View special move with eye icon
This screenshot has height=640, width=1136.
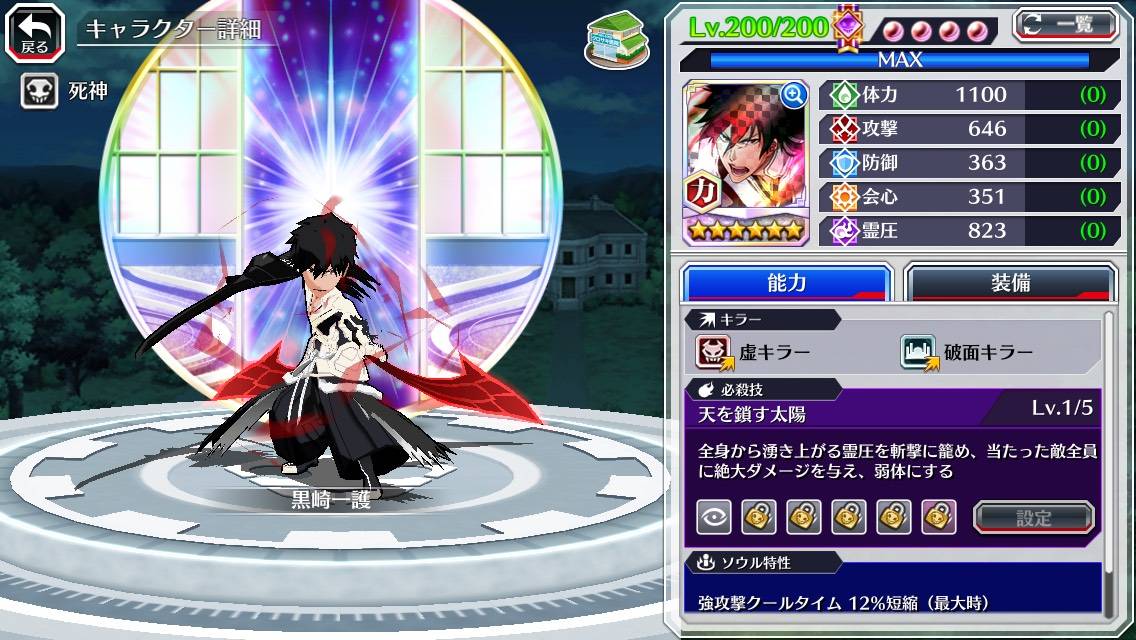714,517
